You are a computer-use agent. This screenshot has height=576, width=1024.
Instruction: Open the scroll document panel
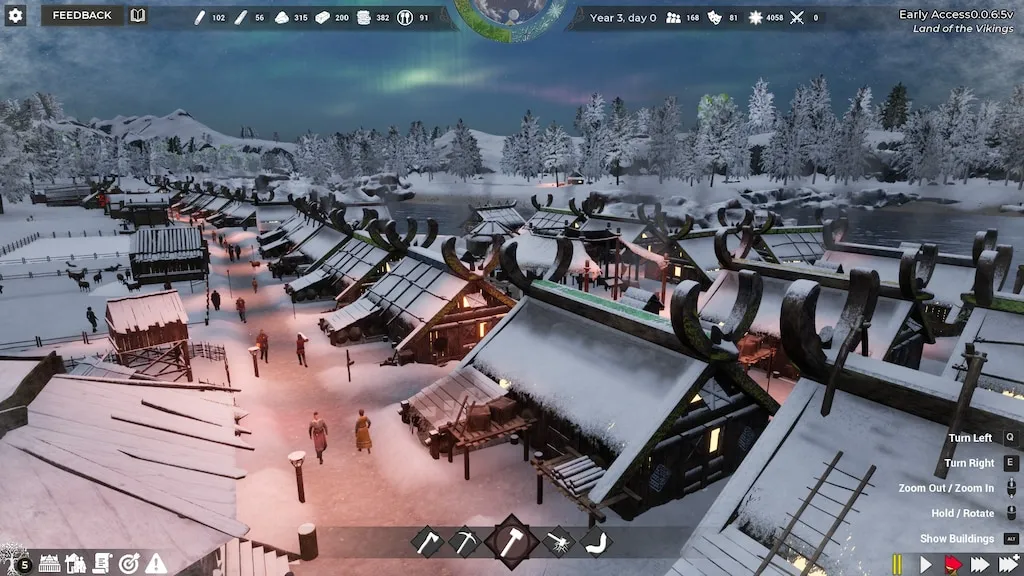(102, 563)
